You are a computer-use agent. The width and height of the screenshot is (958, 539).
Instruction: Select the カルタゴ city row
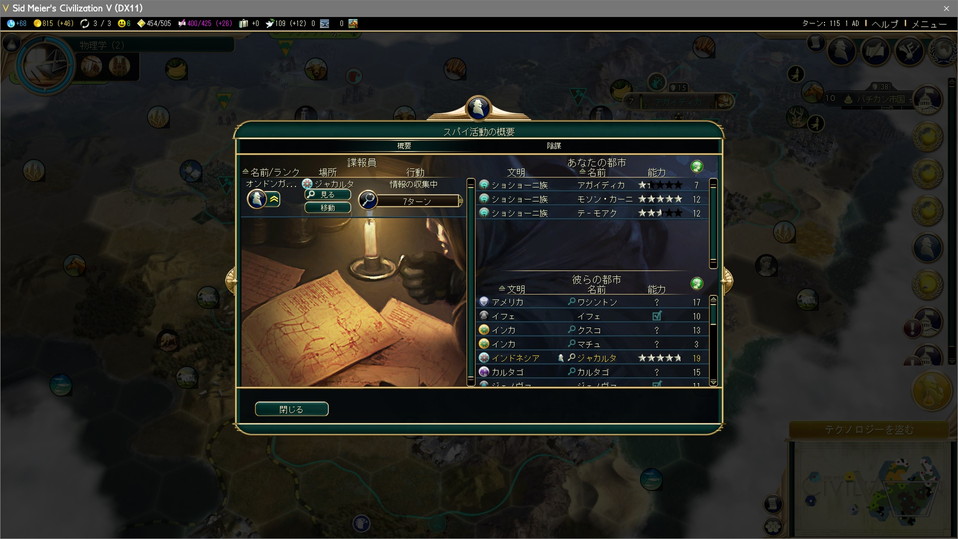(x=594, y=372)
